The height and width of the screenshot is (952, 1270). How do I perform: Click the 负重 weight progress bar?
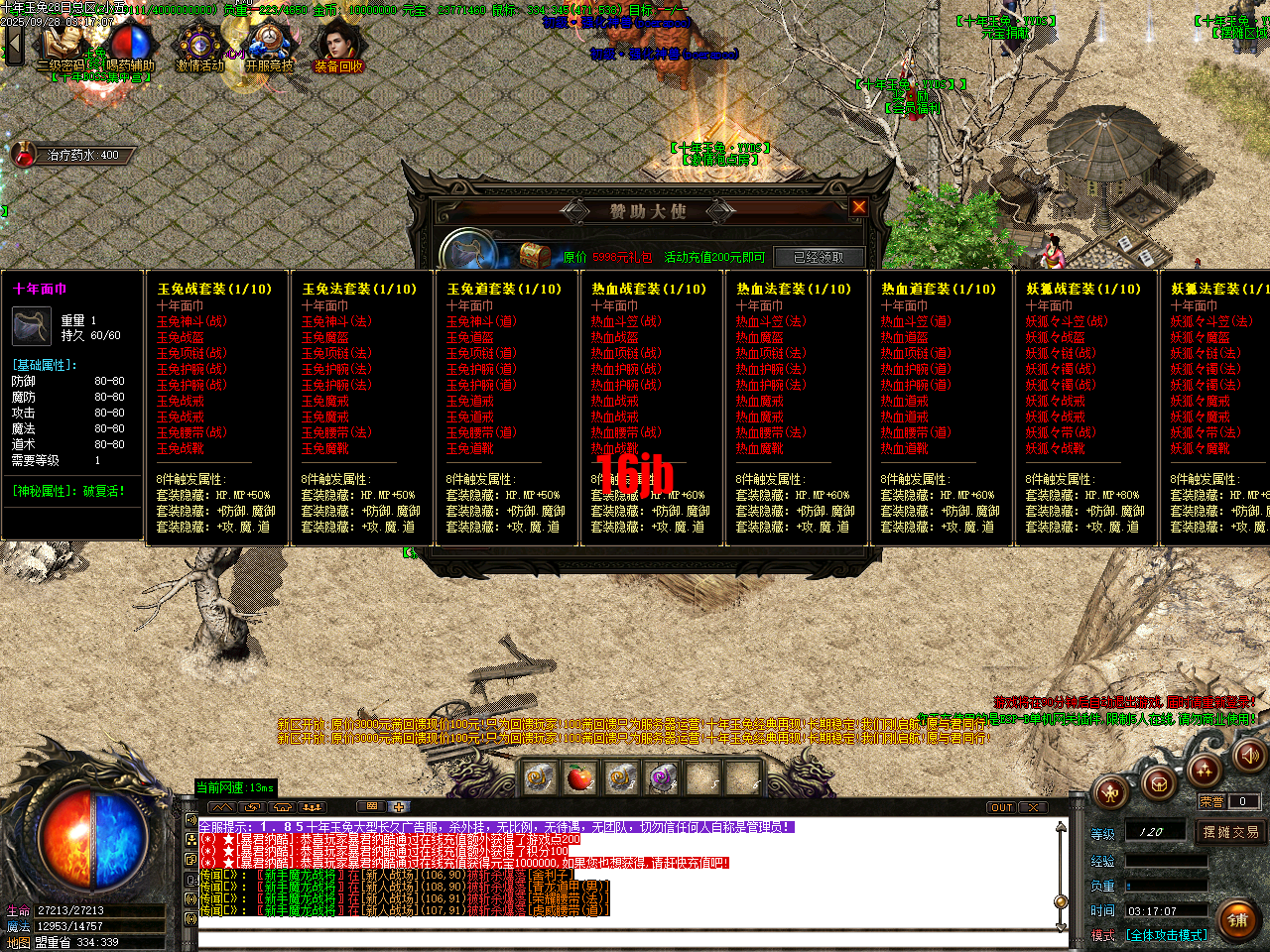tap(1167, 886)
